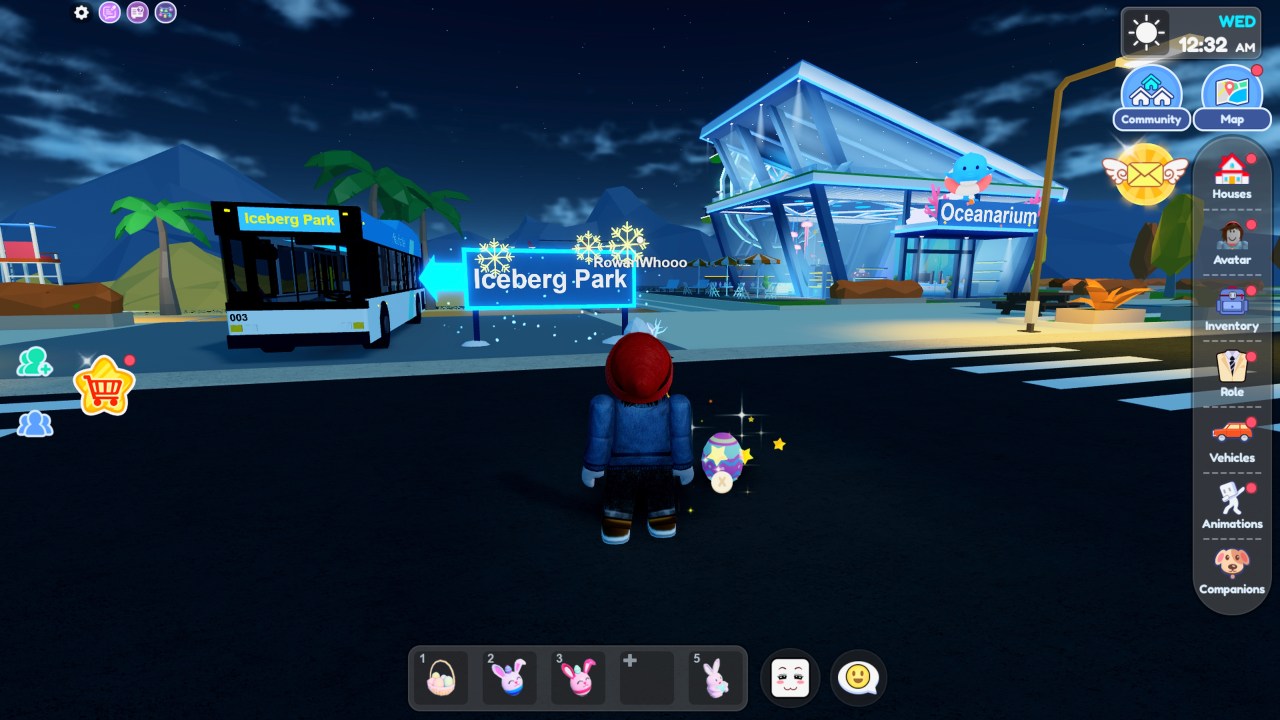Open the social events icon beside the quest log

tap(165, 12)
